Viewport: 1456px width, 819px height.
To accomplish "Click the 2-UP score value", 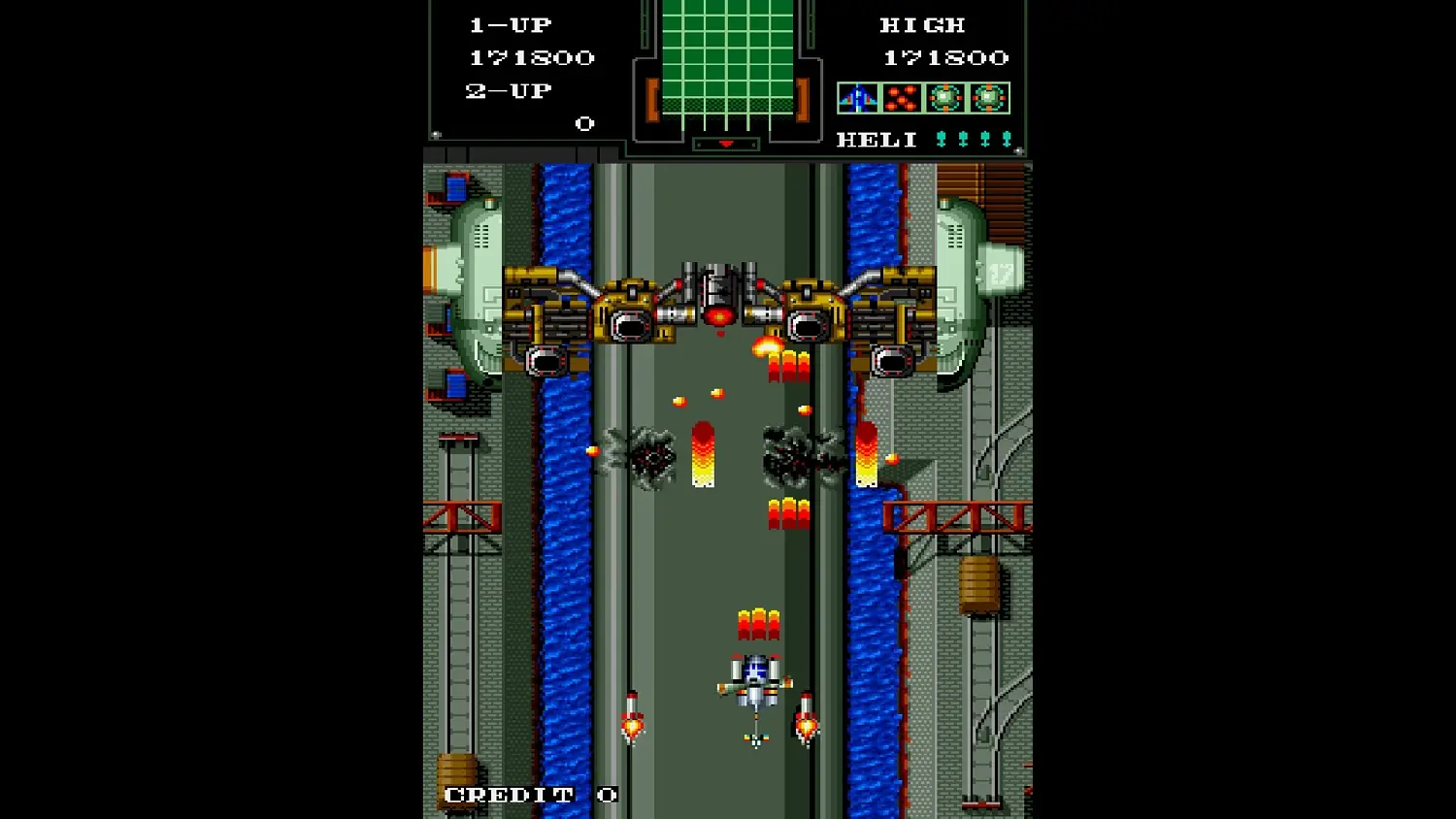I will point(584,123).
